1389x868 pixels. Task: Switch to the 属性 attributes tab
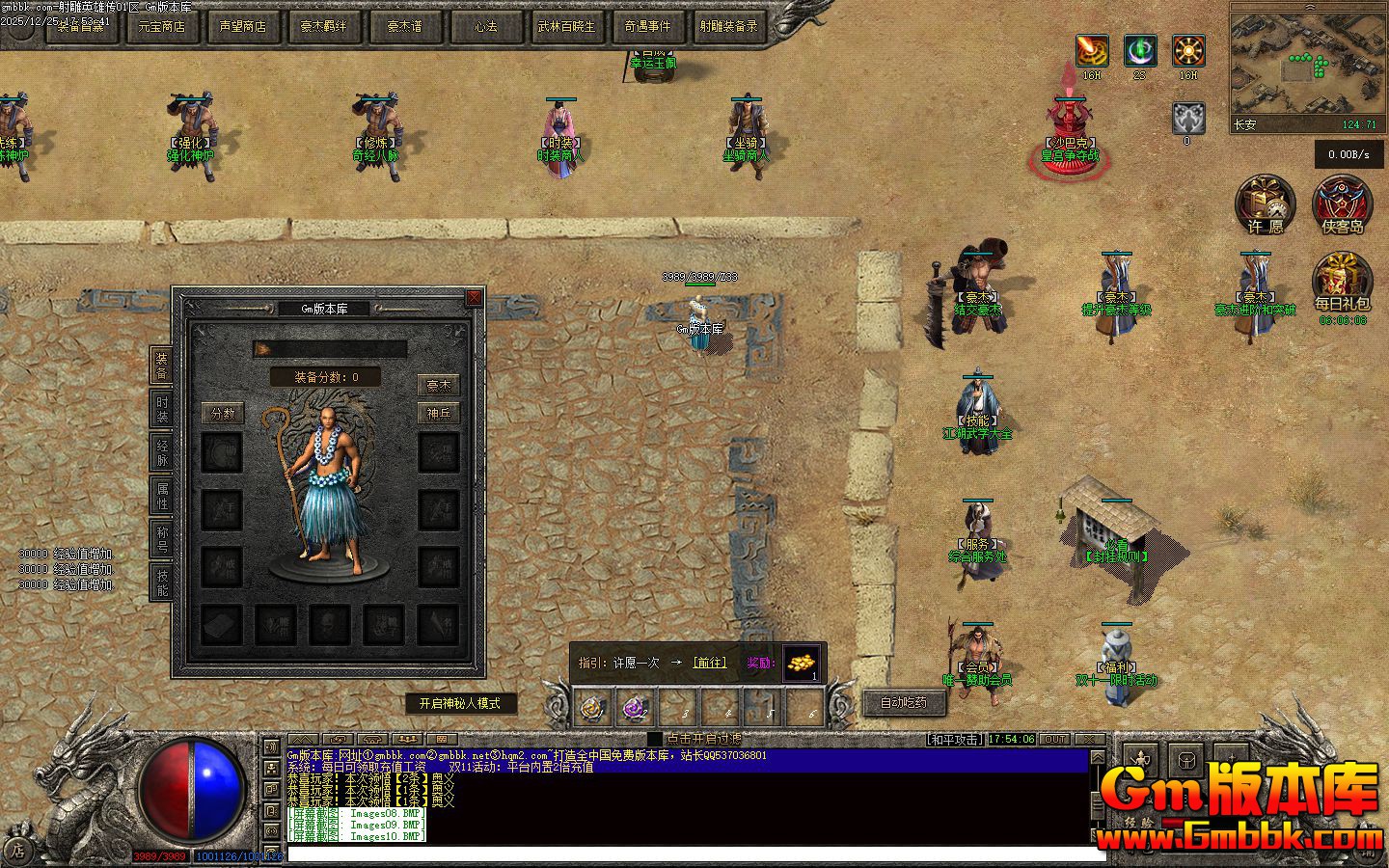[162, 496]
